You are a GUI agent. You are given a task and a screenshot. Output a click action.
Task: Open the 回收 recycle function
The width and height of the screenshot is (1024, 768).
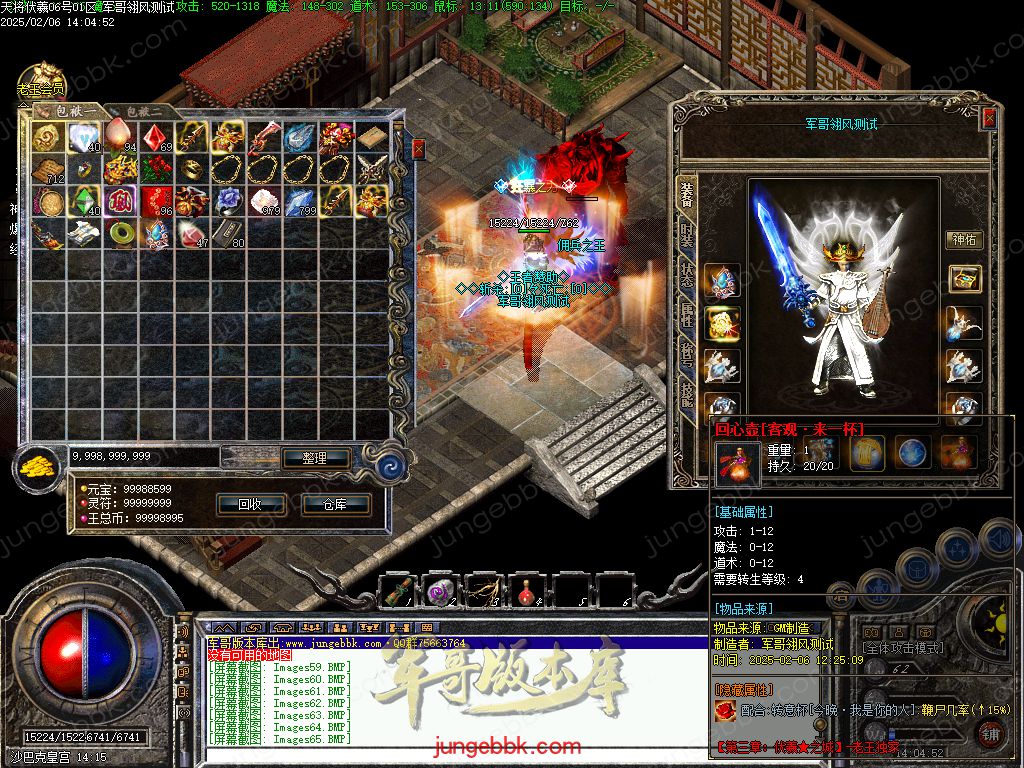pos(250,504)
